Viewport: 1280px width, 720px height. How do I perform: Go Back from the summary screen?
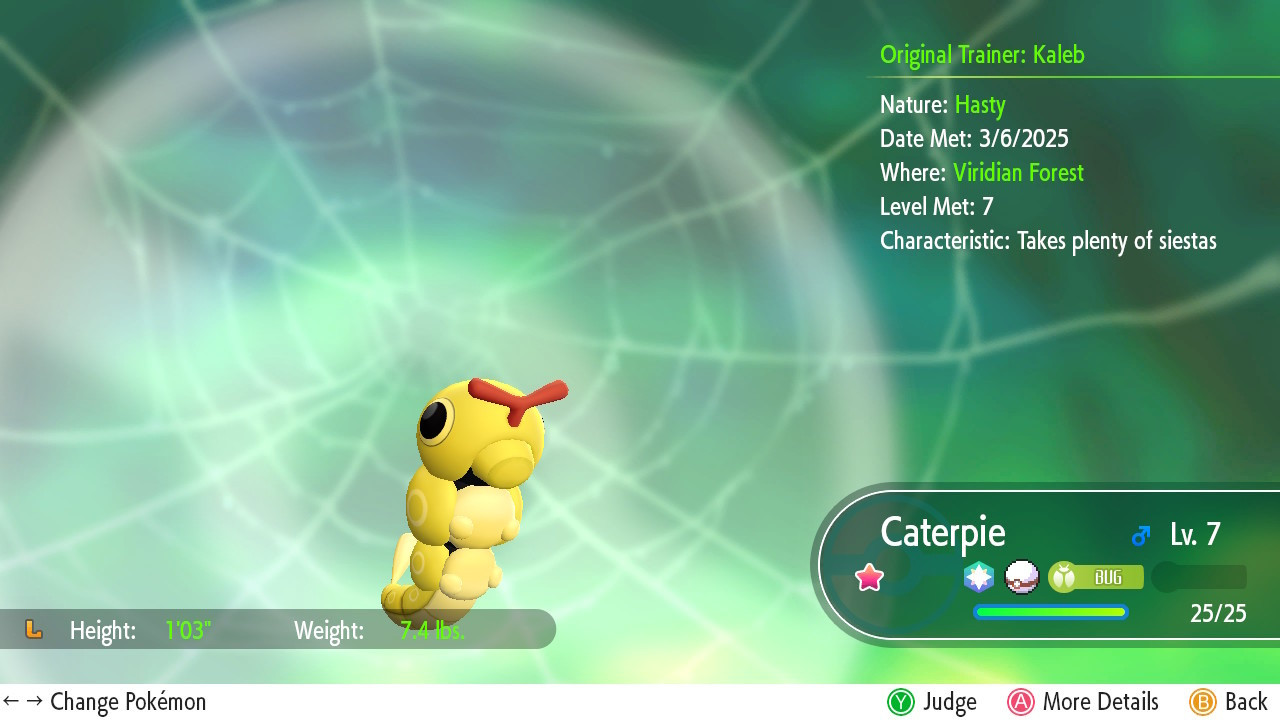1229,702
